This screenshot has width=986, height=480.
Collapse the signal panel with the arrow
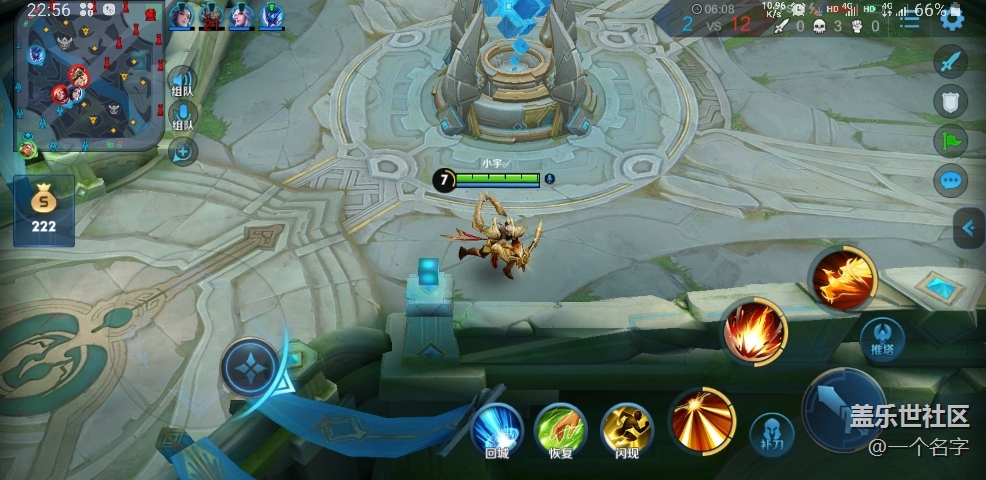pyautogui.click(x=968, y=228)
